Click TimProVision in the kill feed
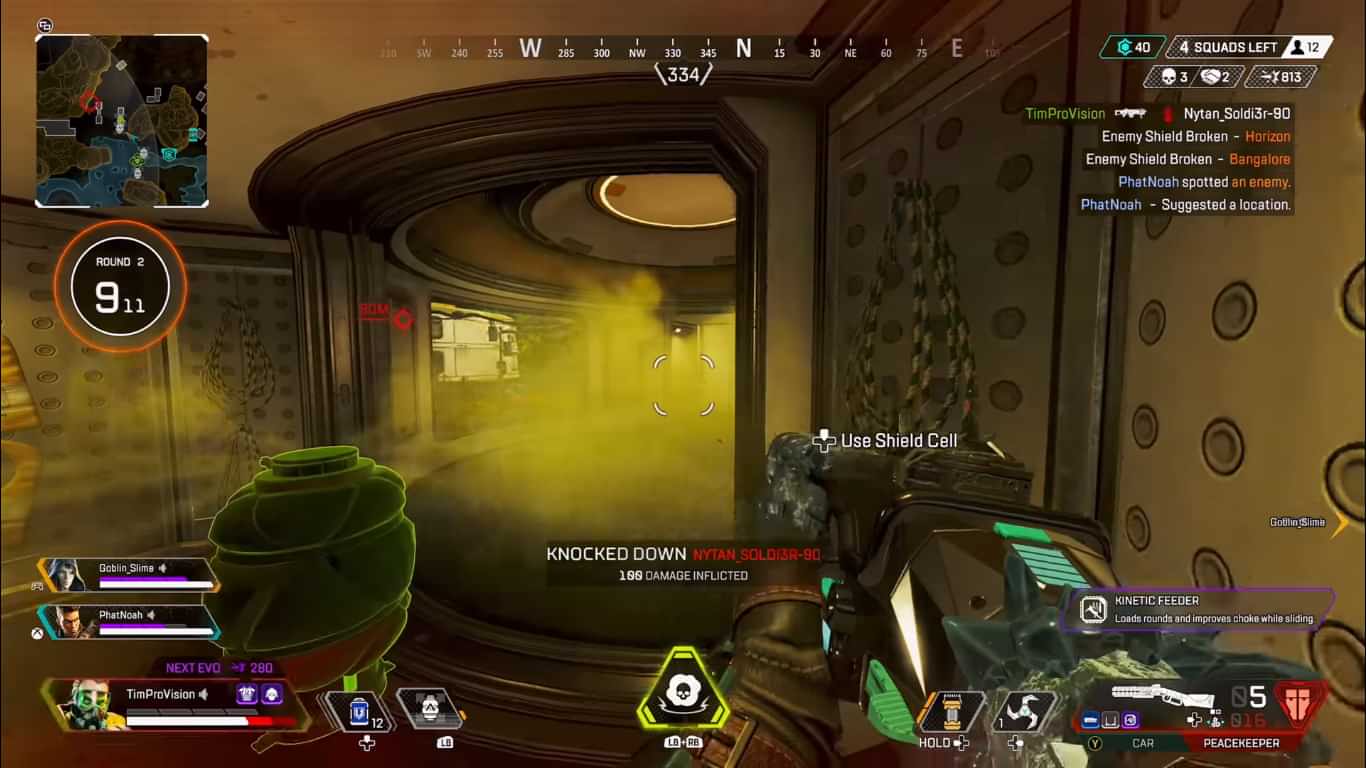This screenshot has width=1366, height=768. point(1063,113)
